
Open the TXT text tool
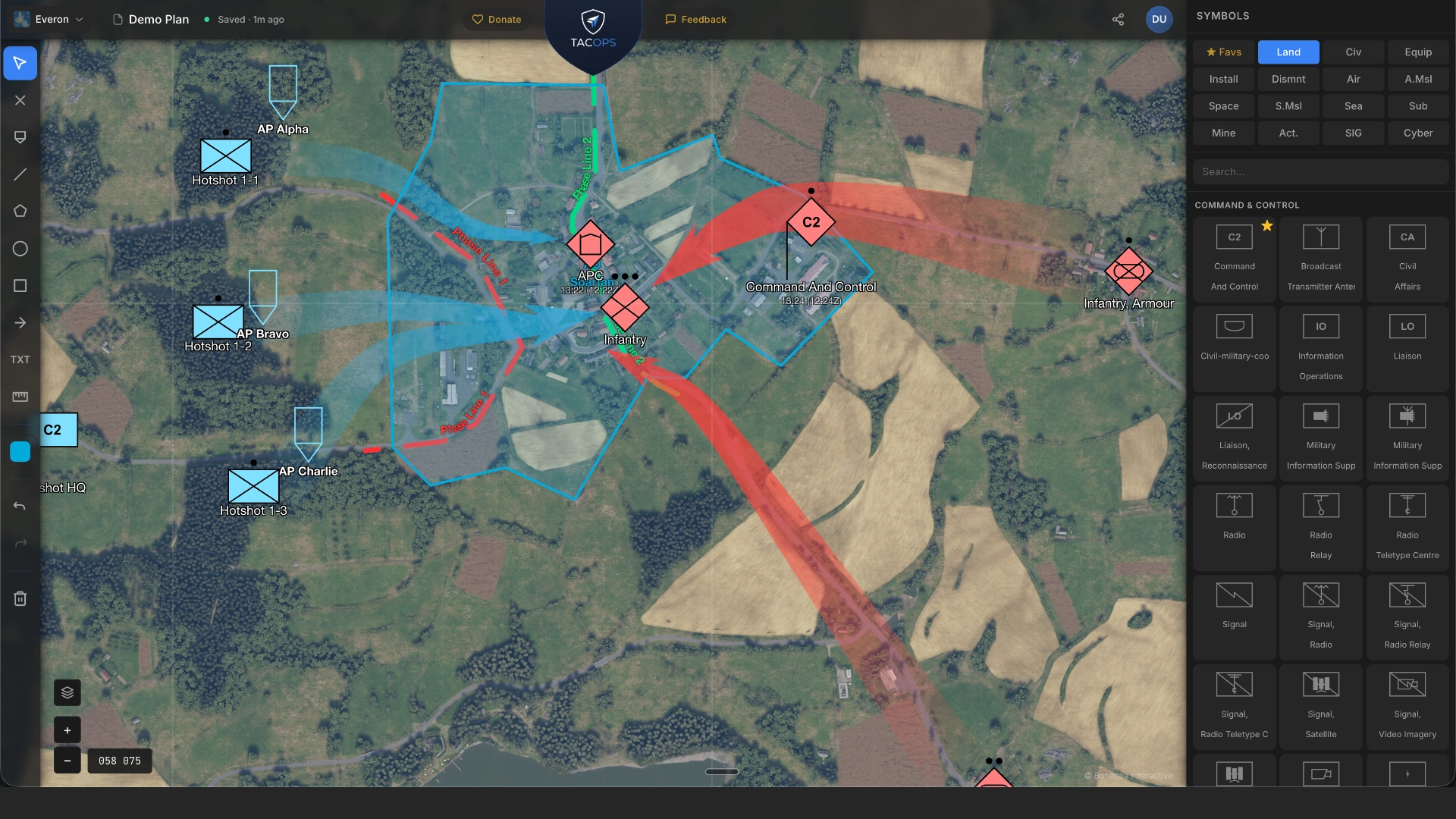point(20,359)
